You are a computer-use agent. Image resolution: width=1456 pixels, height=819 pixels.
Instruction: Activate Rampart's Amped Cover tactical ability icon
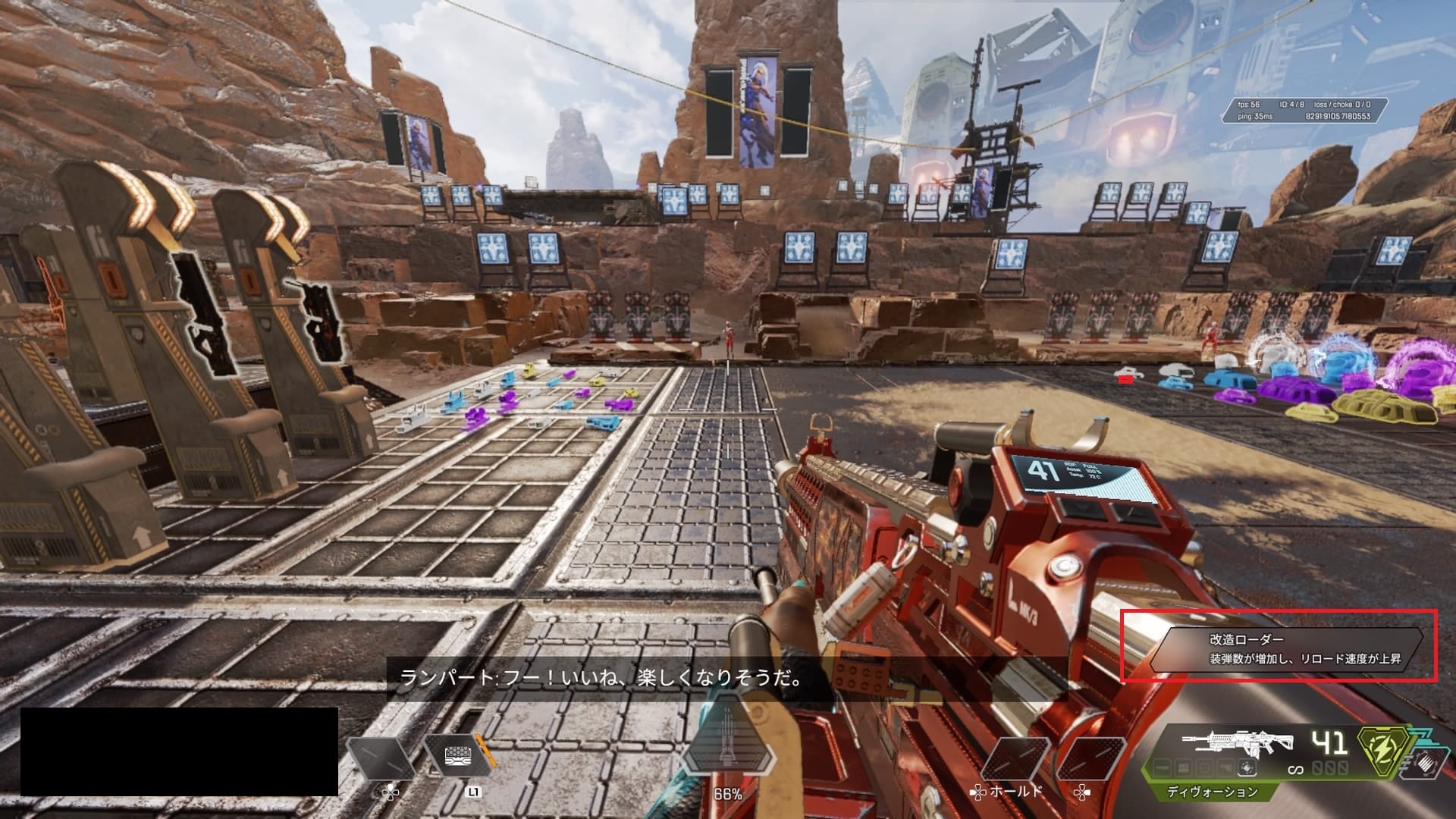coord(456,758)
